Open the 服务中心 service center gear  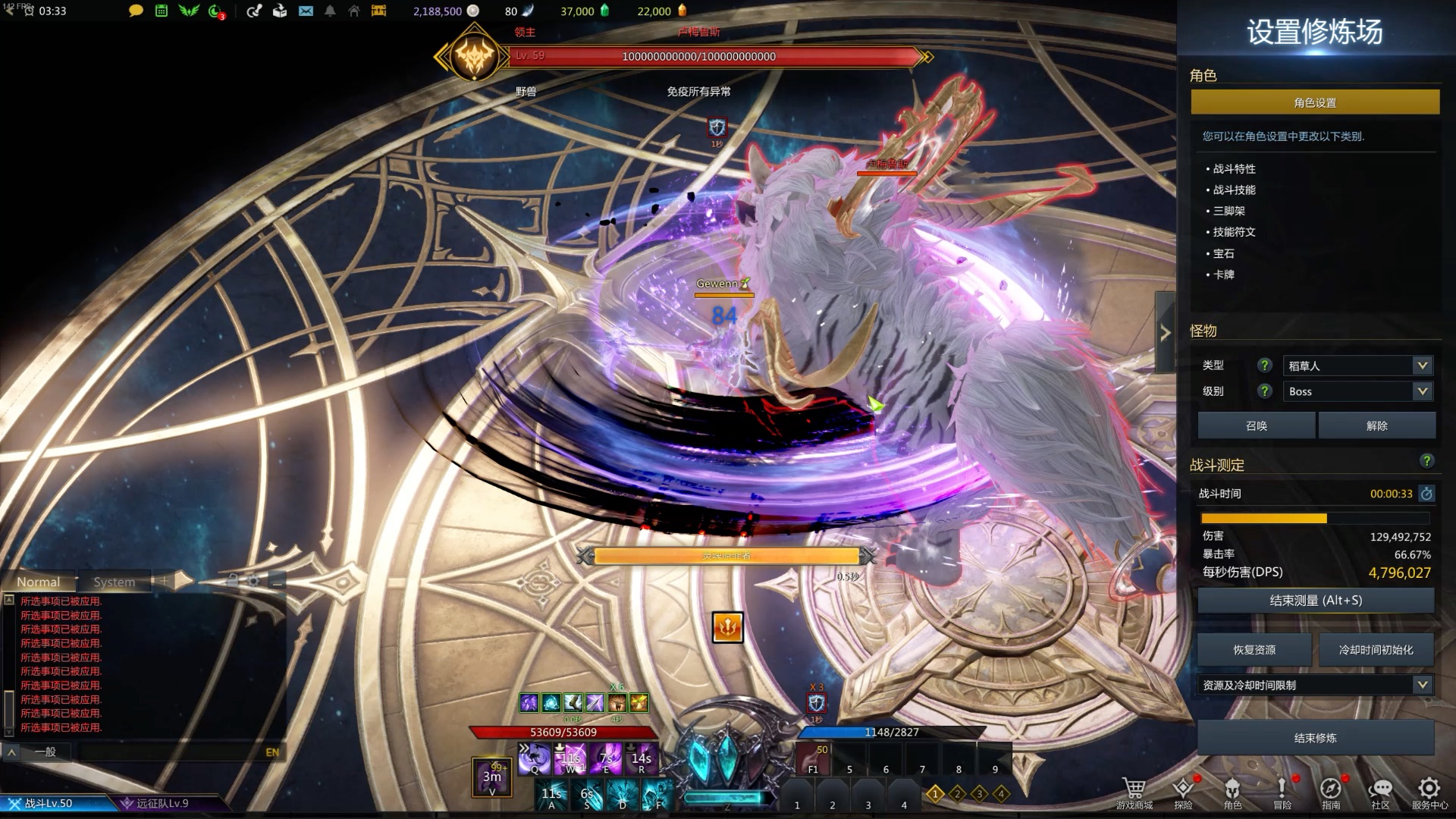(1429, 792)
